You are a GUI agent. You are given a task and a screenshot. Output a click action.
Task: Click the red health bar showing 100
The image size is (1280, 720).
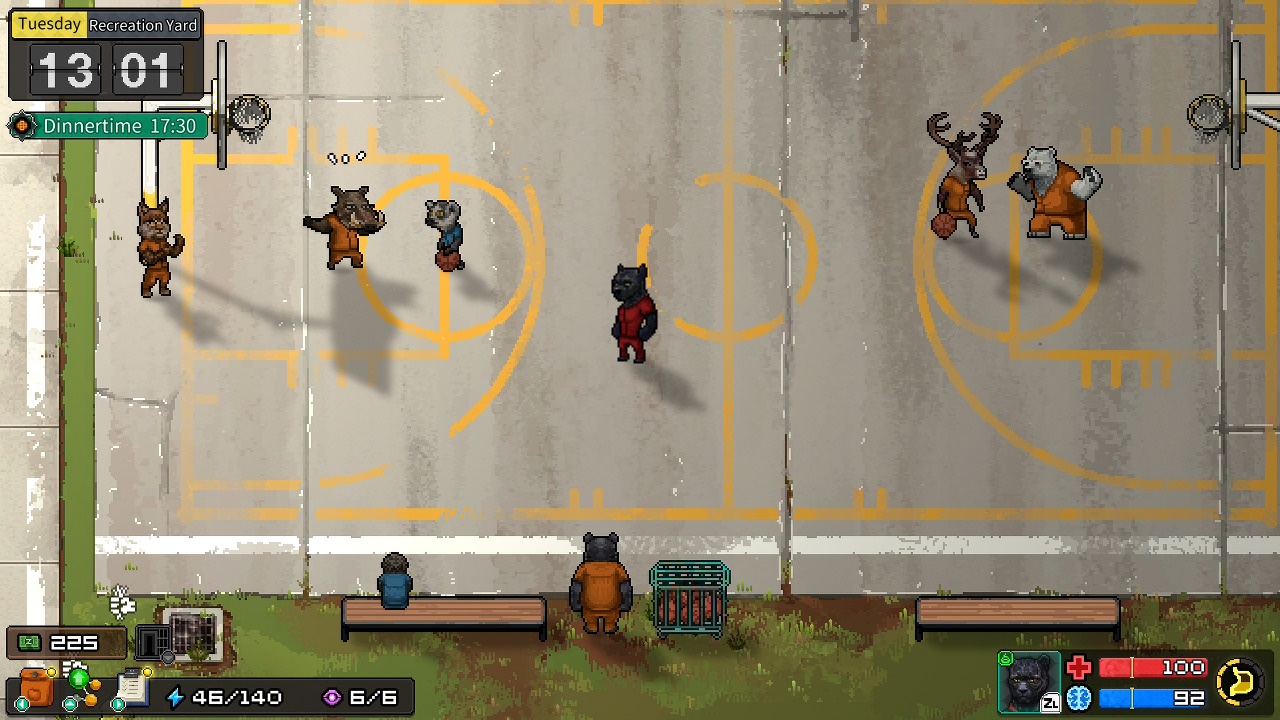point(1153,667)
